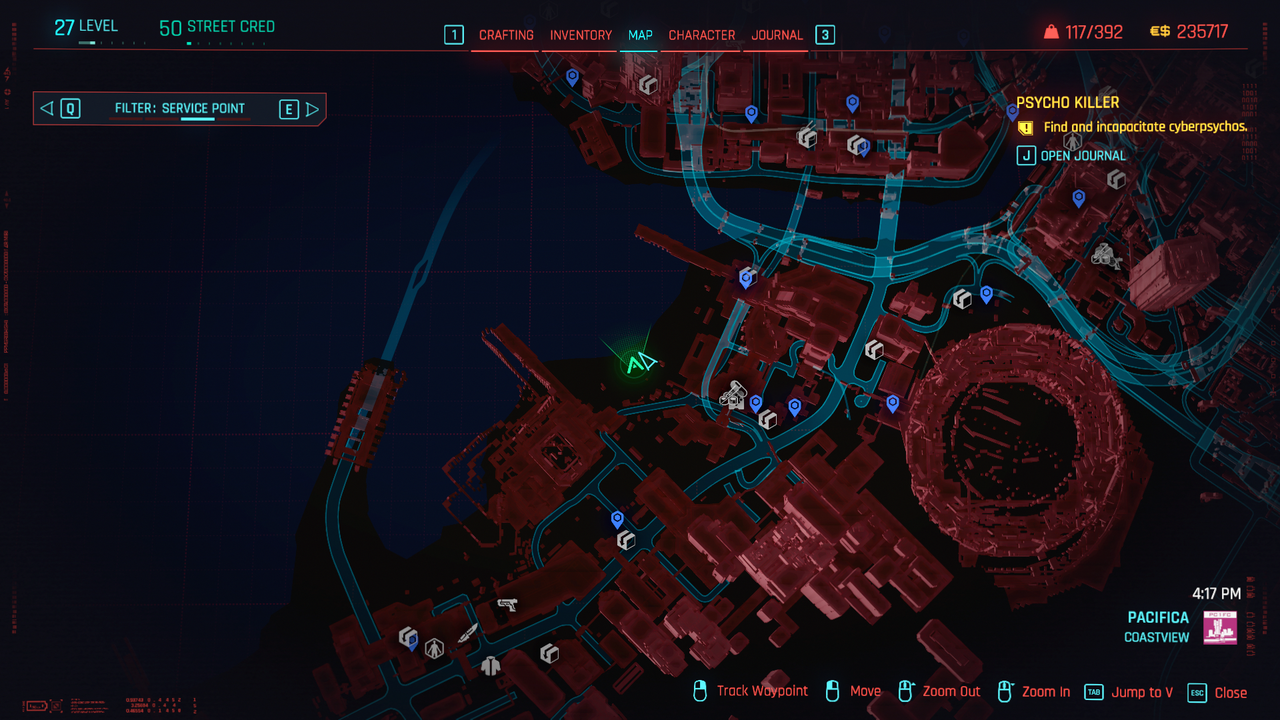
Task: Cycle map filter to the next option
Action: (312, 109)
